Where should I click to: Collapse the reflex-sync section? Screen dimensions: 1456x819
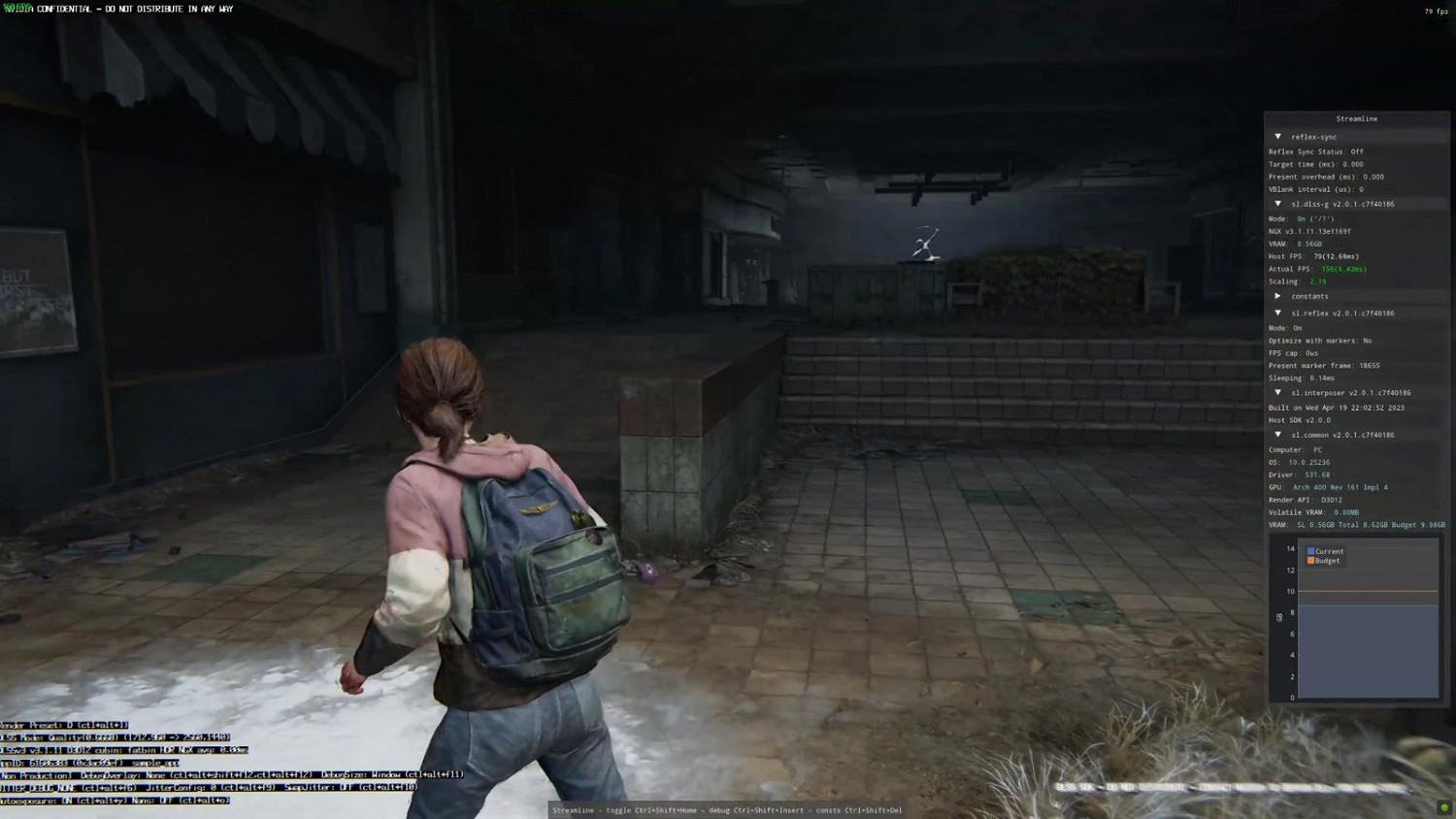pyautogui.click(x=1278, y=137)
